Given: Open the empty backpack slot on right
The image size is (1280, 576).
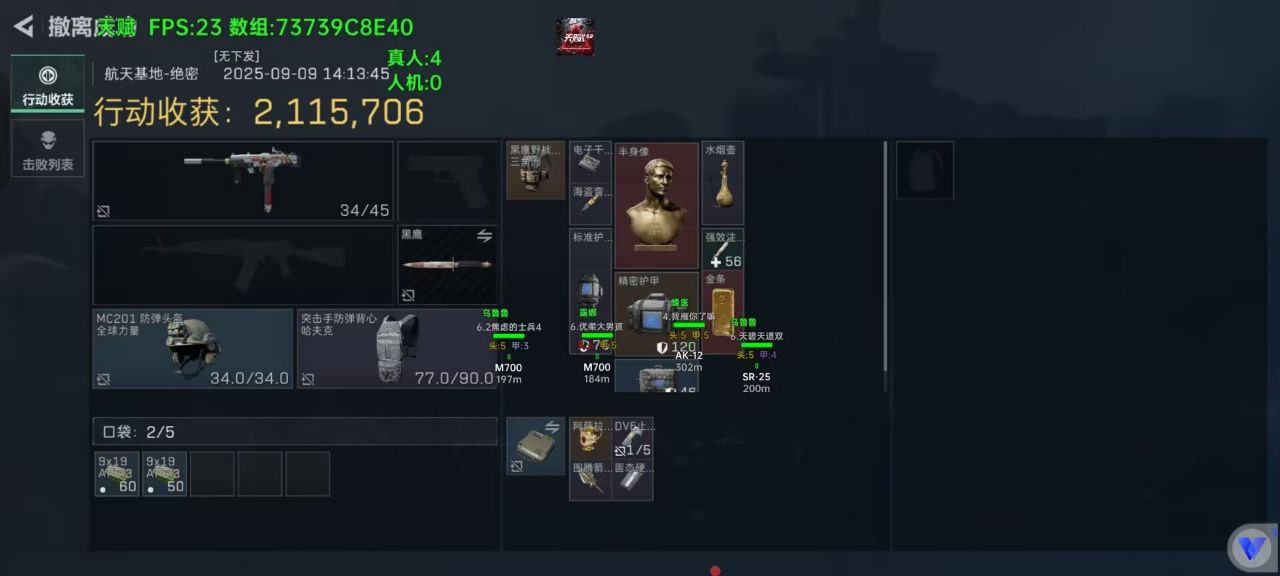Looking at the screenshot, I should click(925, 170).
